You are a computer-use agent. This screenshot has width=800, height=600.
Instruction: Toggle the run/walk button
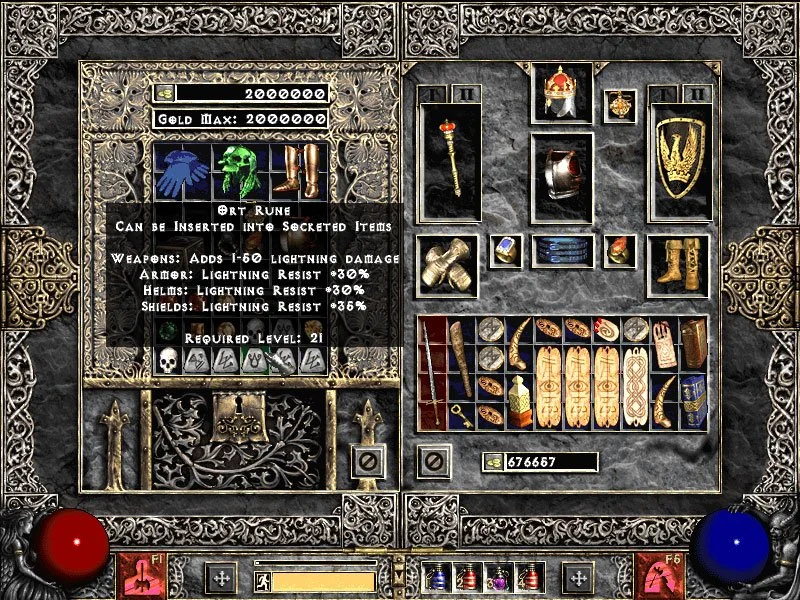(262, 579)
